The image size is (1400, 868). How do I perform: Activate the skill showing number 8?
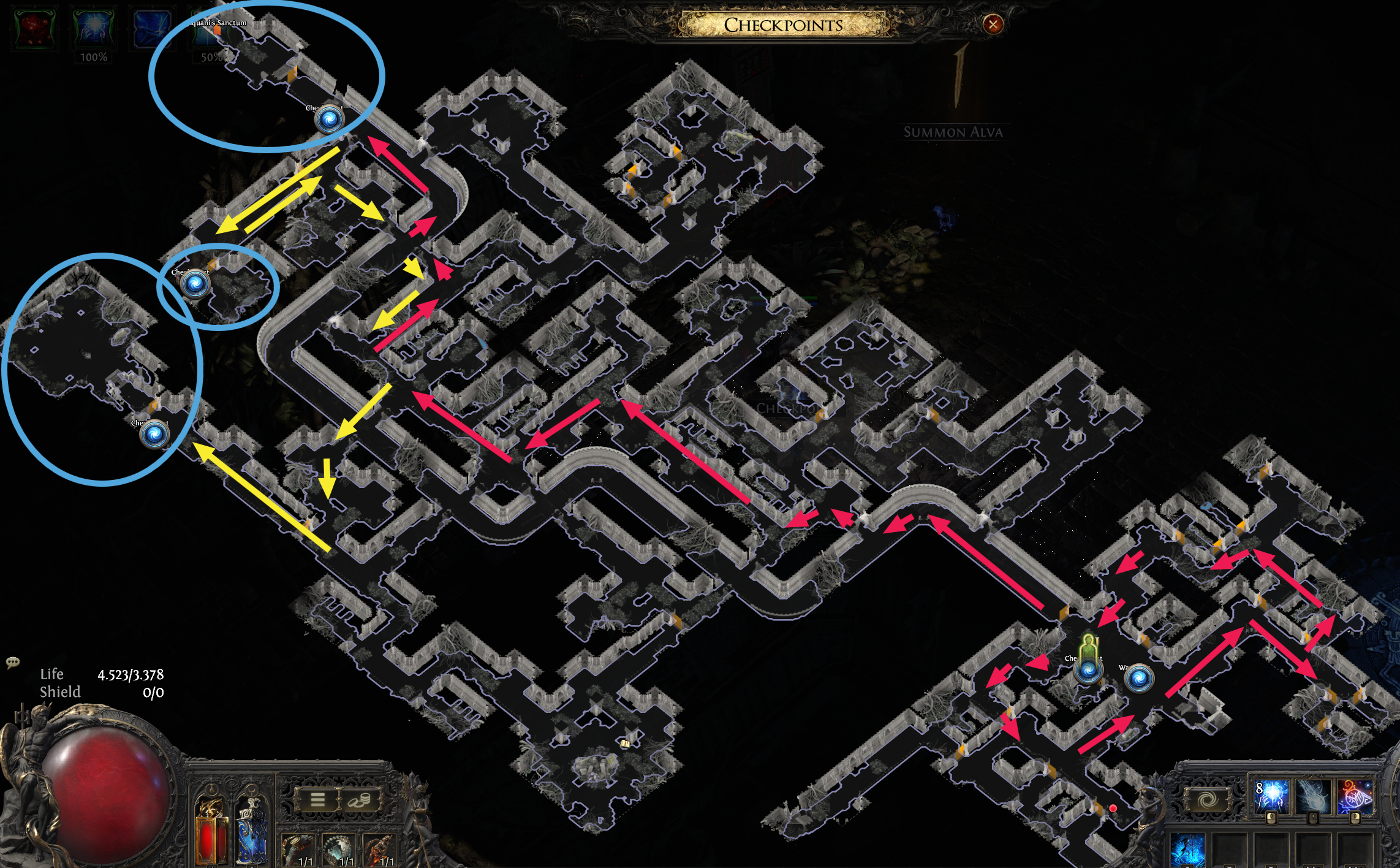[1271, 797]
